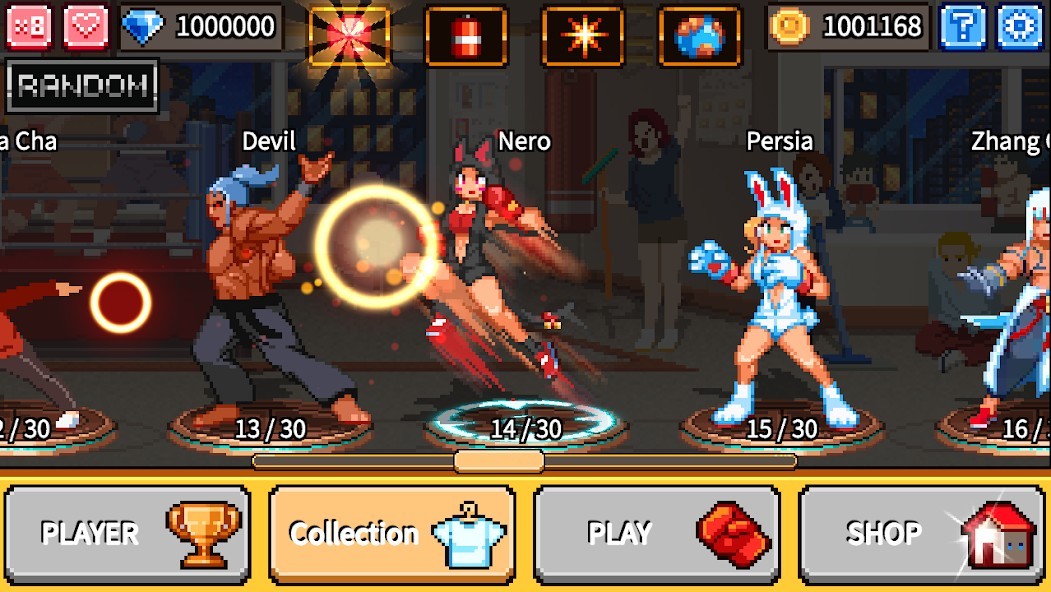This screenshot has height=592, width=1051.
Task: Select the glowing red gift box item
Action: pyautogui.click(x=349, y=36)
